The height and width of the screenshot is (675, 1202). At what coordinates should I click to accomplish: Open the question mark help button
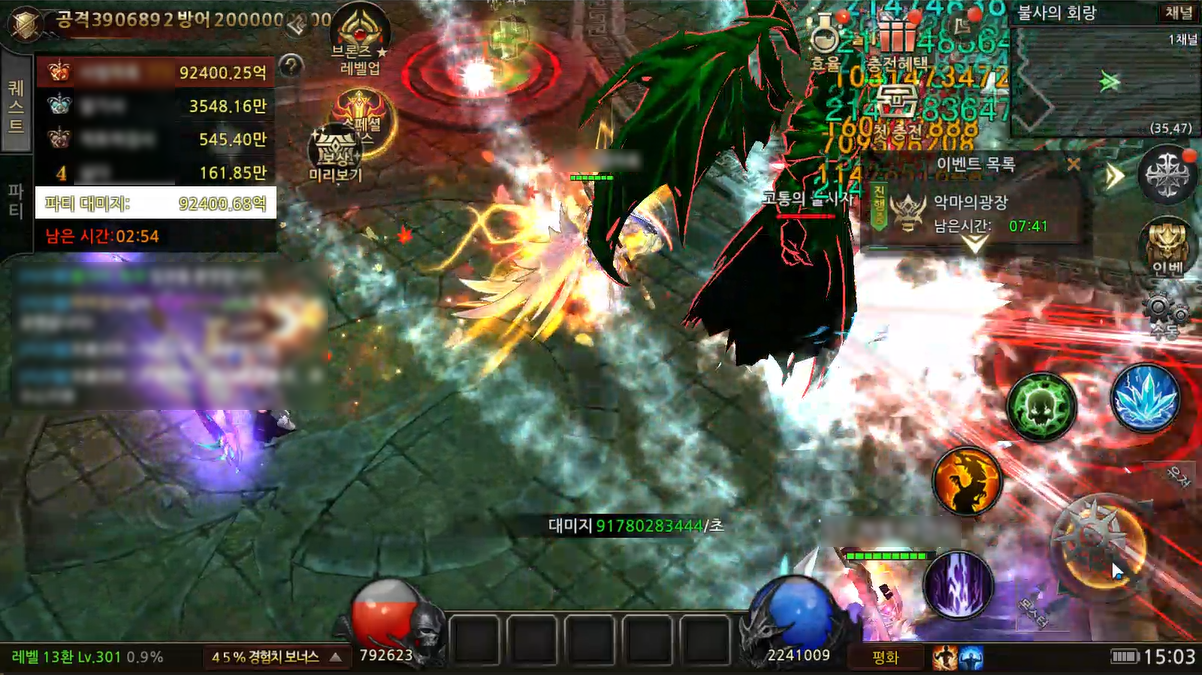coord(291,66)
